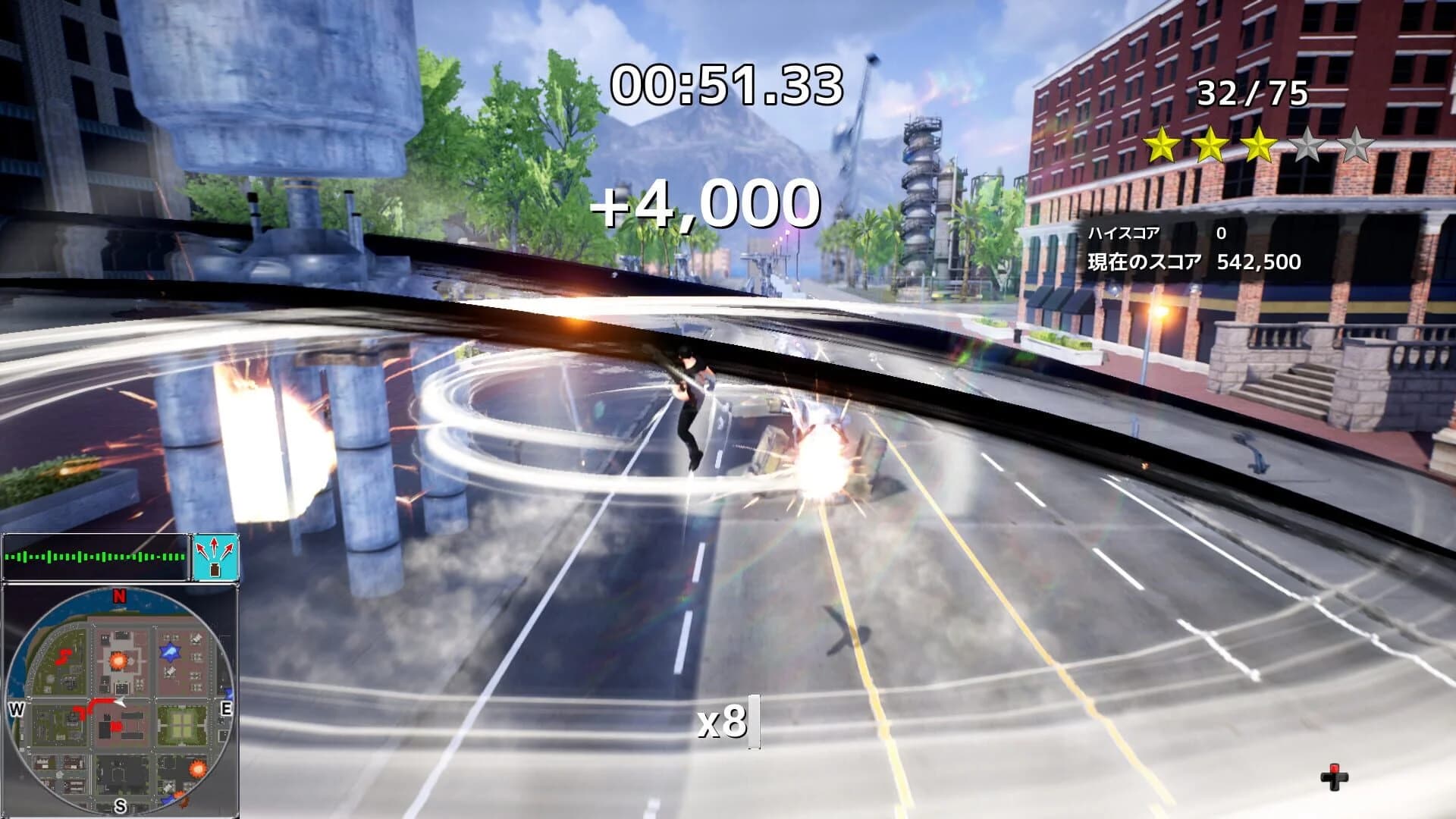Click the green equalizer bar above the minimap
The width and height of the screenshot is (1456, 819).
pos(93,557)
